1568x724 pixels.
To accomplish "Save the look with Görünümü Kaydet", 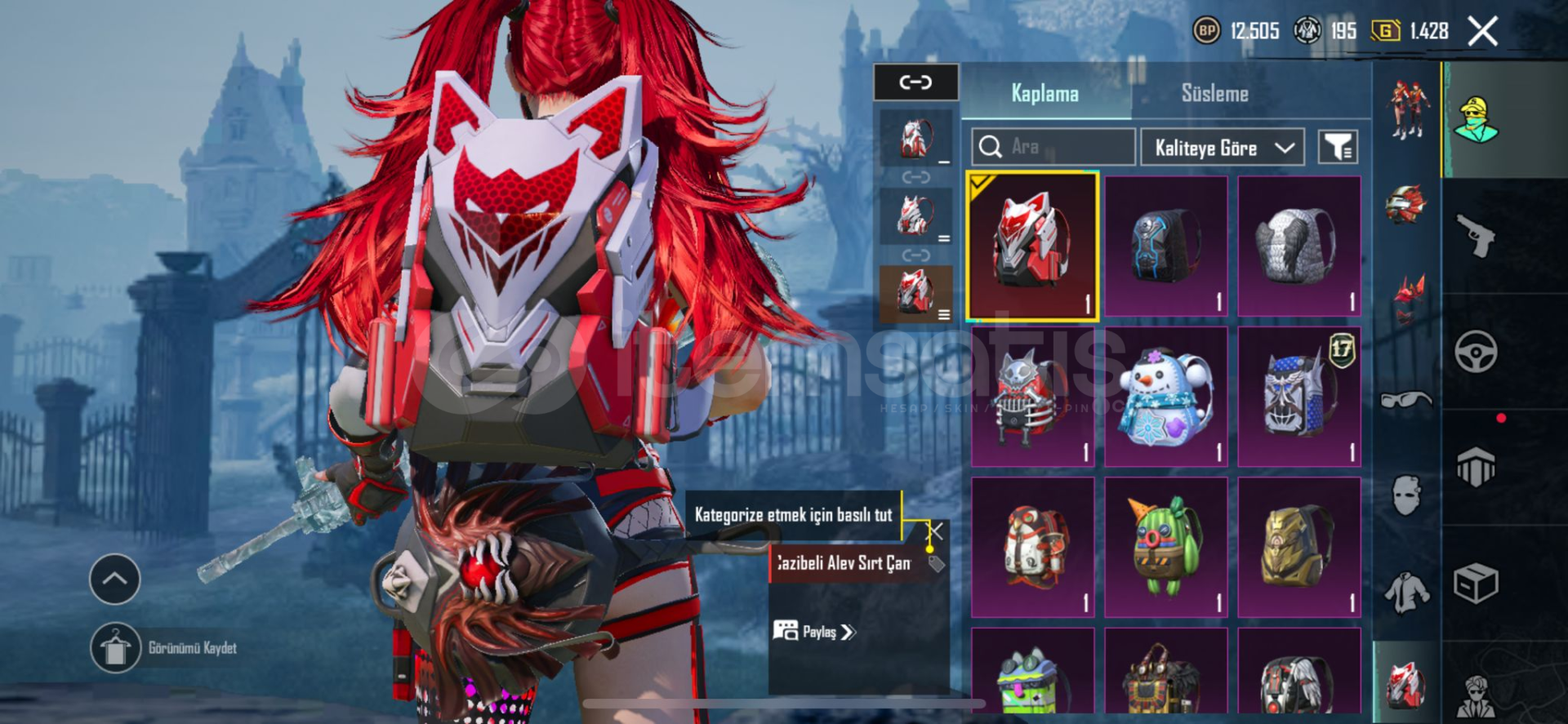I will [116, 648].
